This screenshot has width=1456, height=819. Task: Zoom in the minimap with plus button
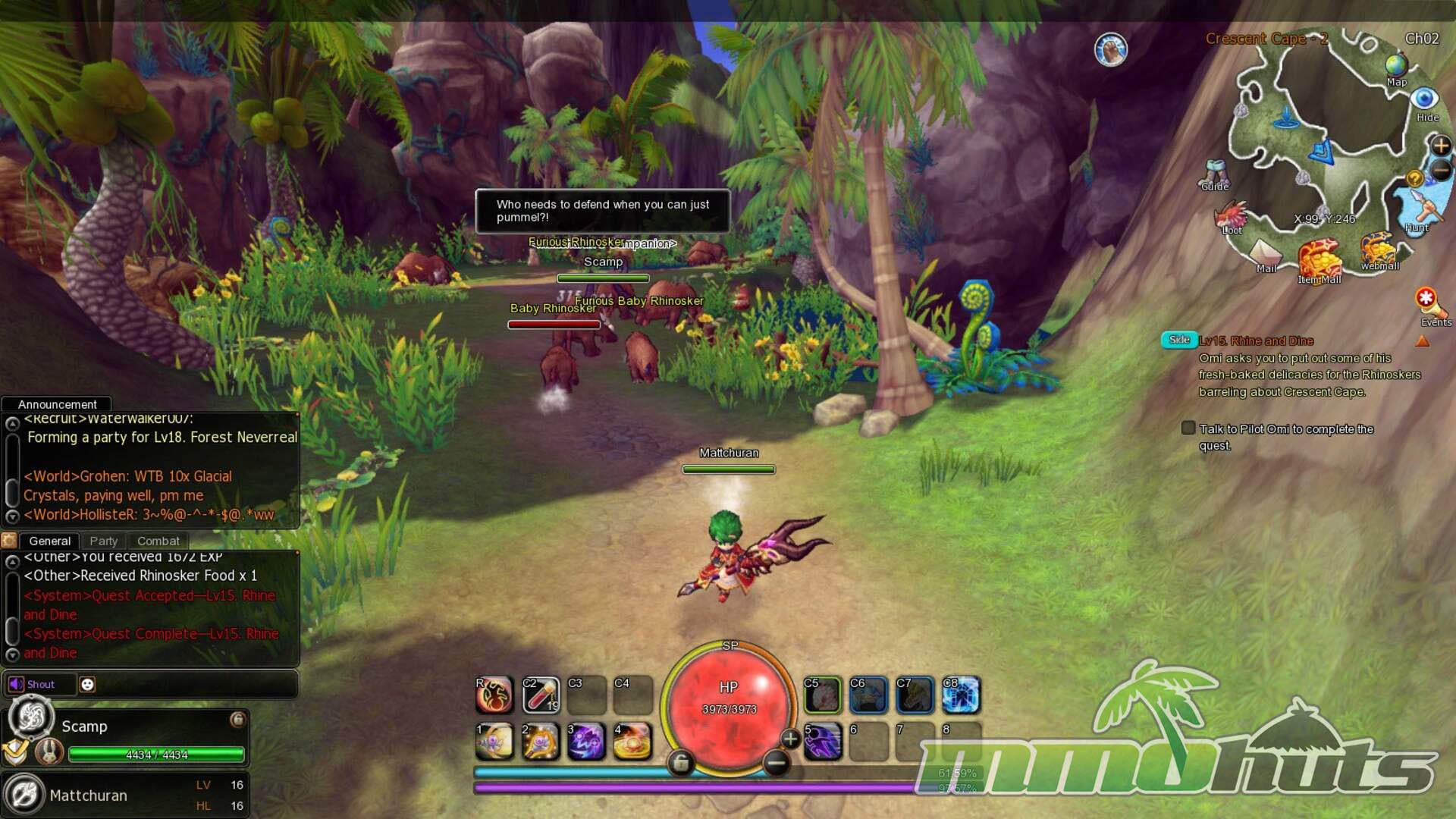1440,145
